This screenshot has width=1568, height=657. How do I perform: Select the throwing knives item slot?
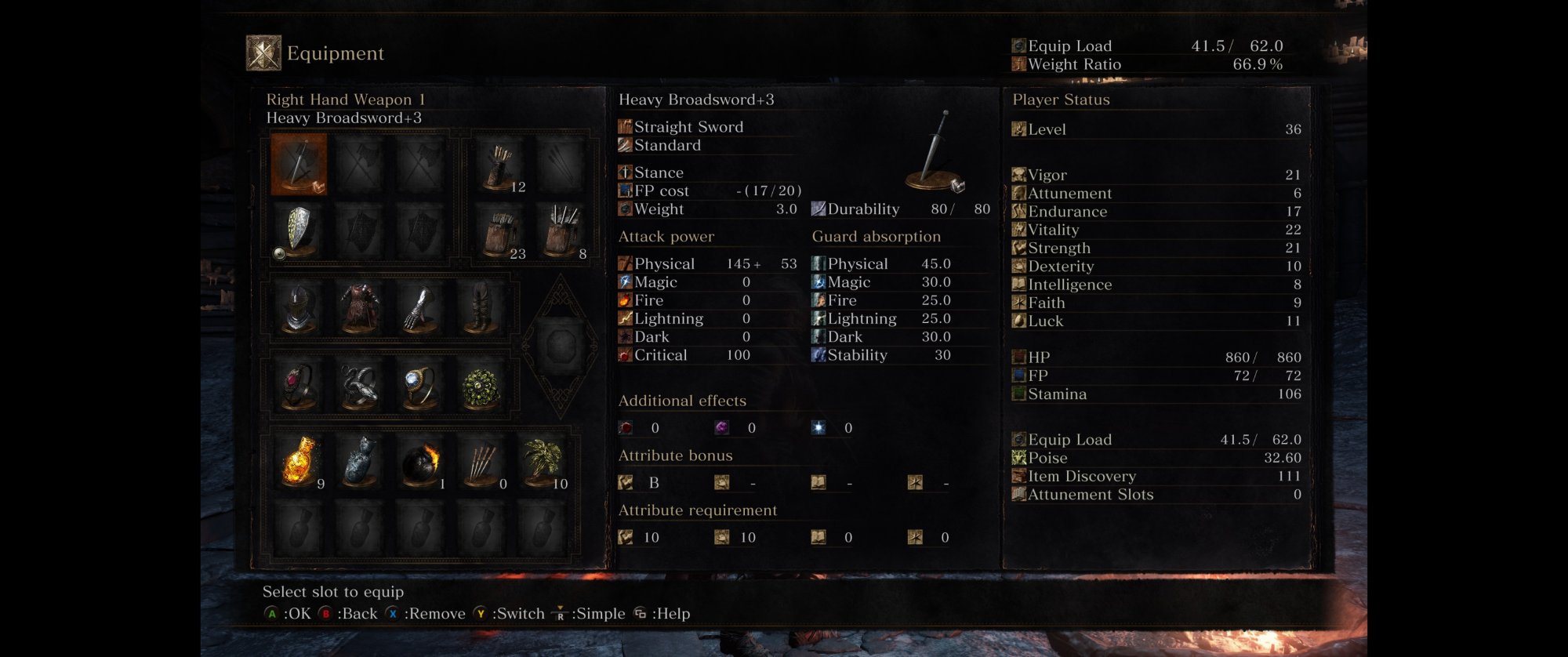[x=481, y=462]
